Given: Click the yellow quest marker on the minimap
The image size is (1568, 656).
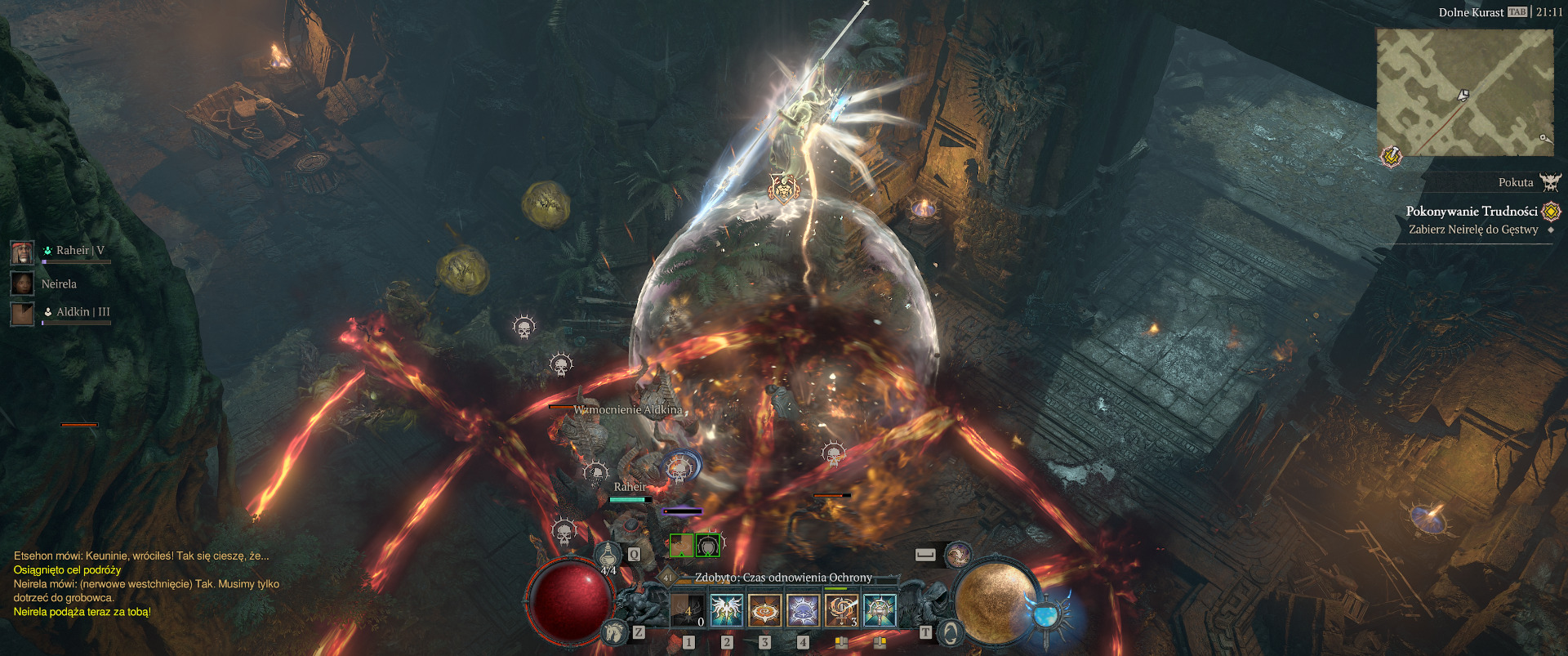Looking at the screenshot, I should tap(1391, 155).
